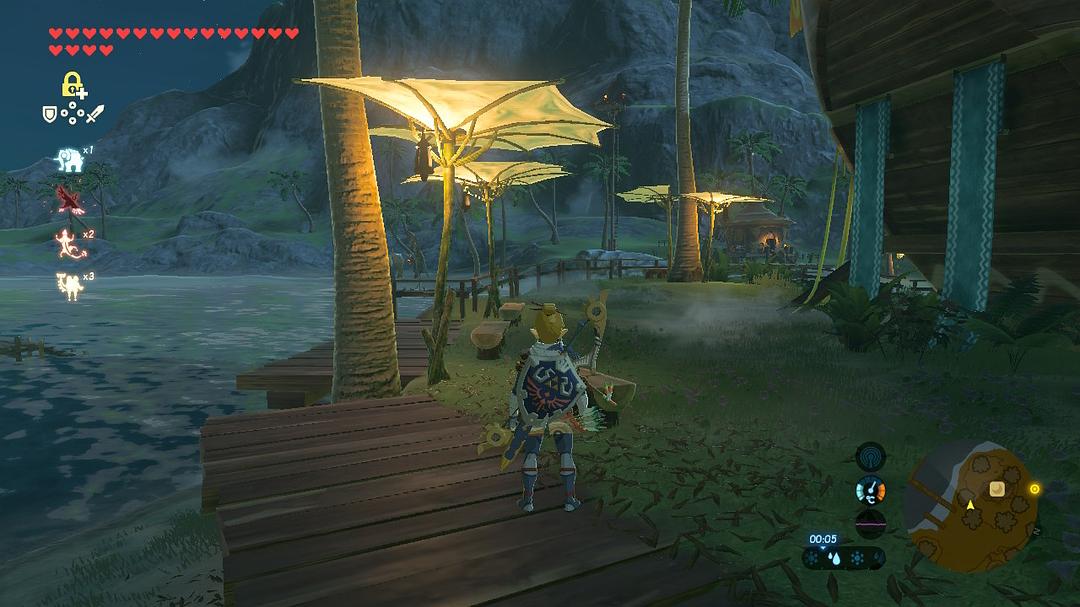
Task: Activate the elephant Mipha's Grace ability
Action: pos(68,158)
